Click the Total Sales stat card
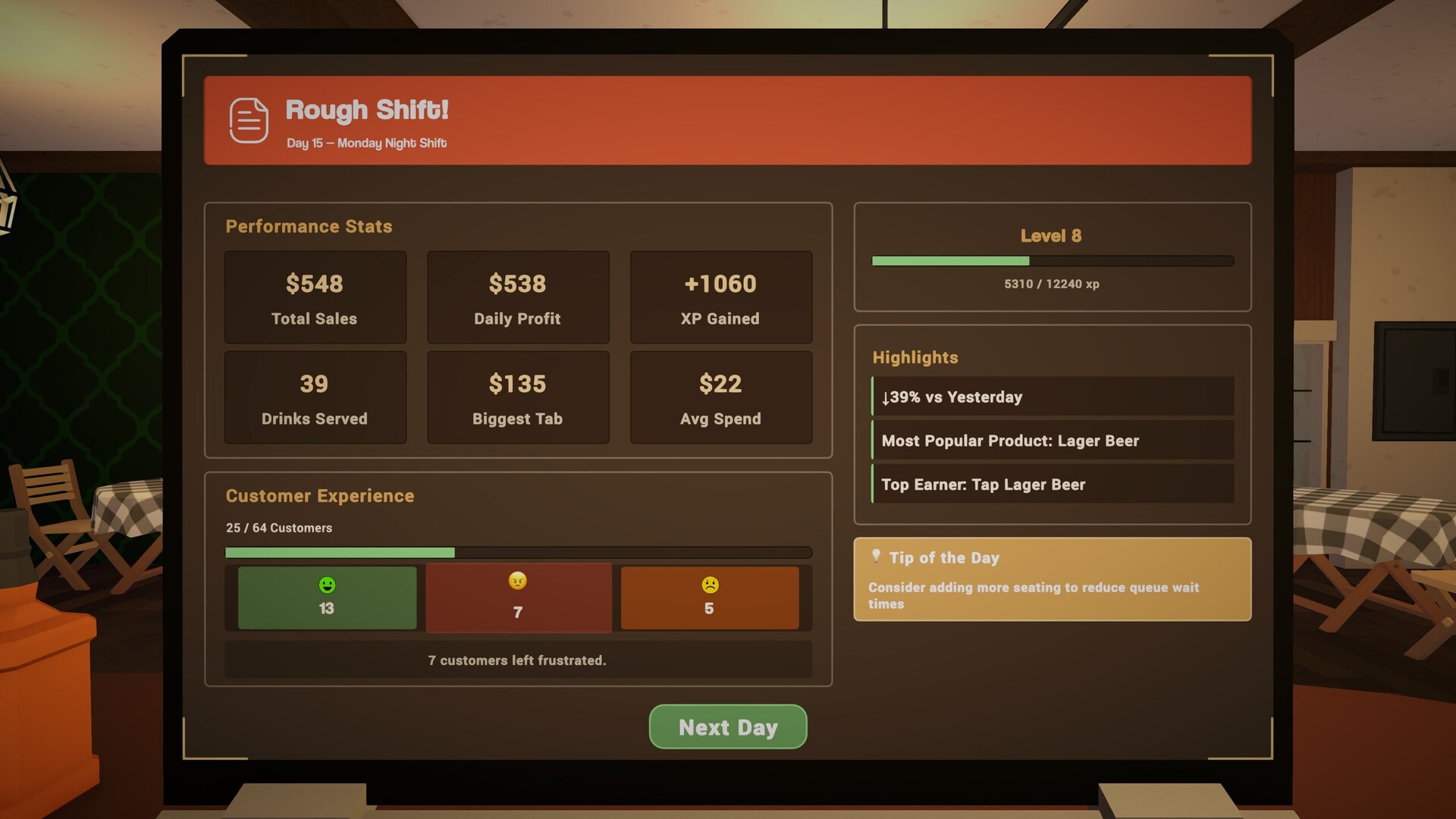Image resolution: width=1456 pixels, height=819 pixels. [x=315, y=297]
